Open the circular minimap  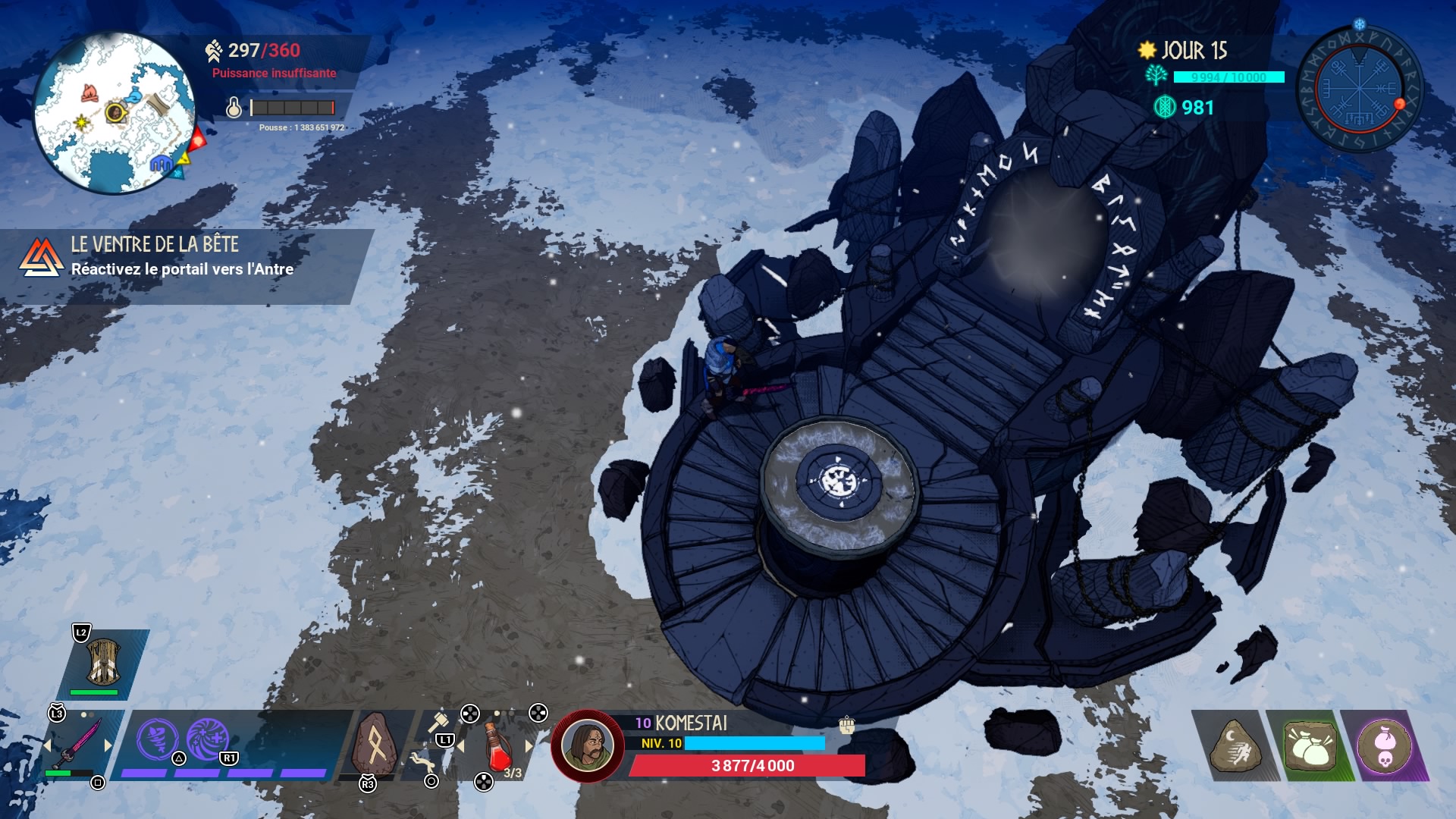[114, 114]
